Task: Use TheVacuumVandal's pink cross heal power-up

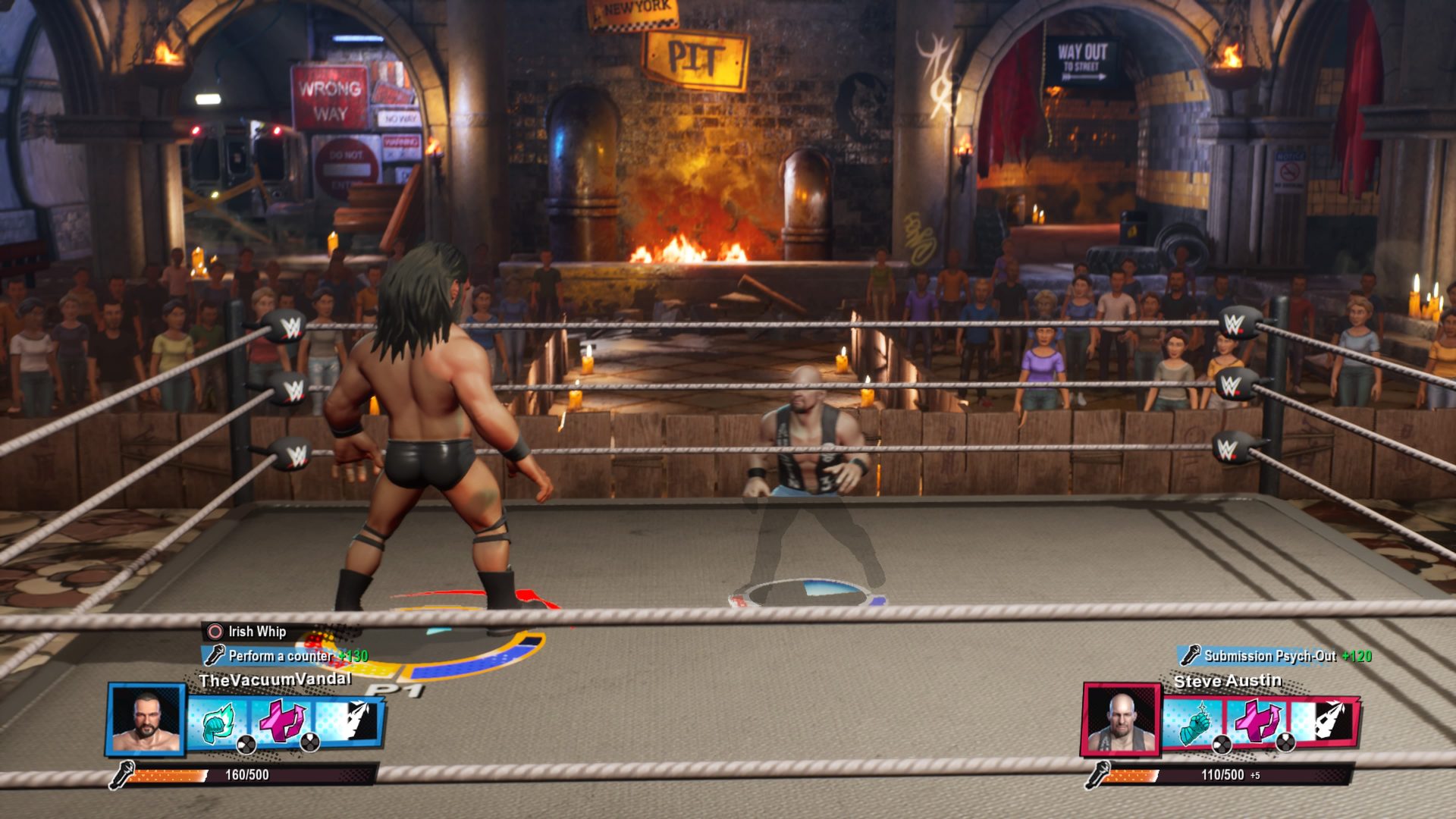Action: click(x=282, y=721)
